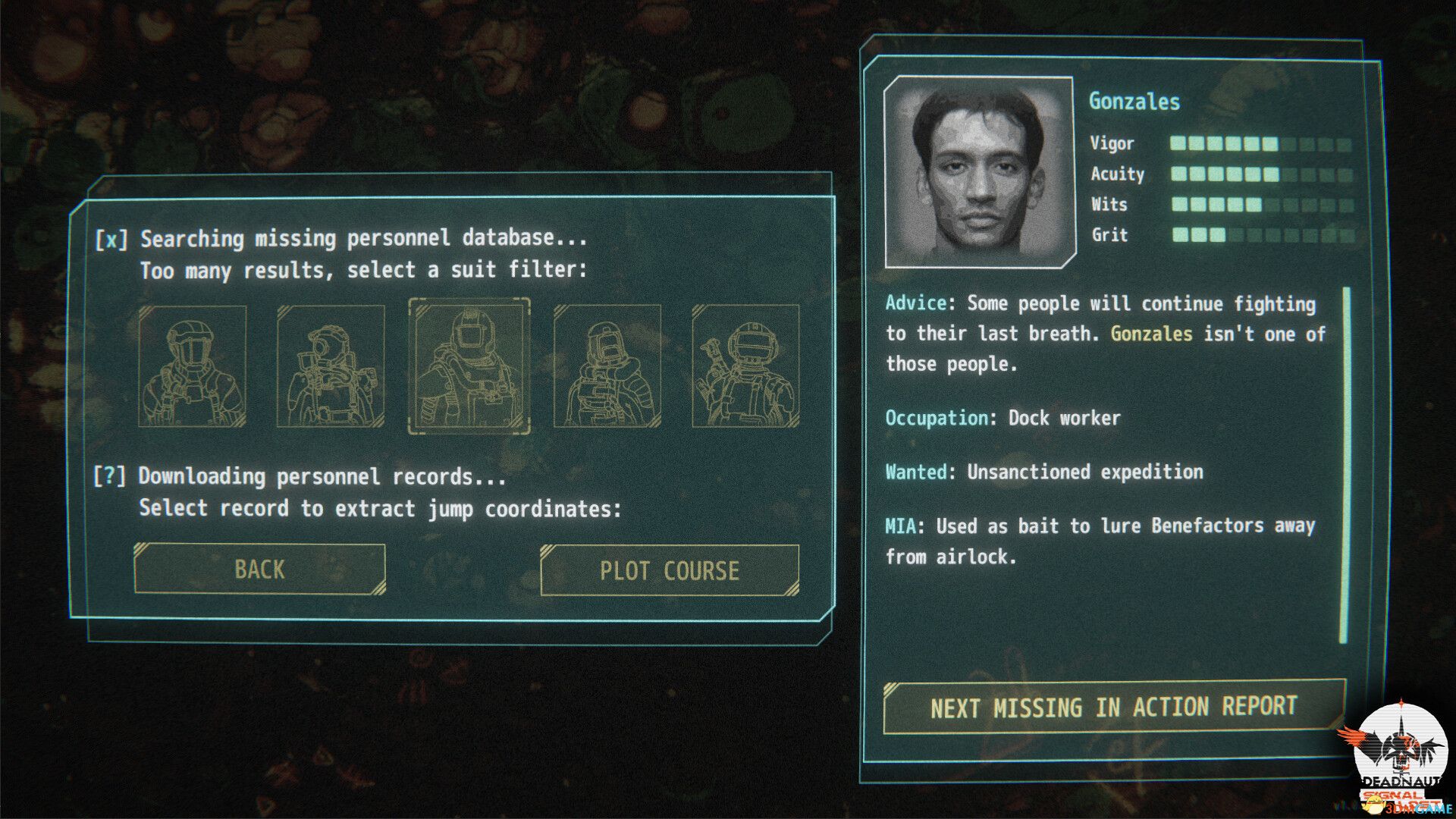The image size is (1456, 819).
Task: Confirm with the PLOT COURSE button
Action: 669,570
